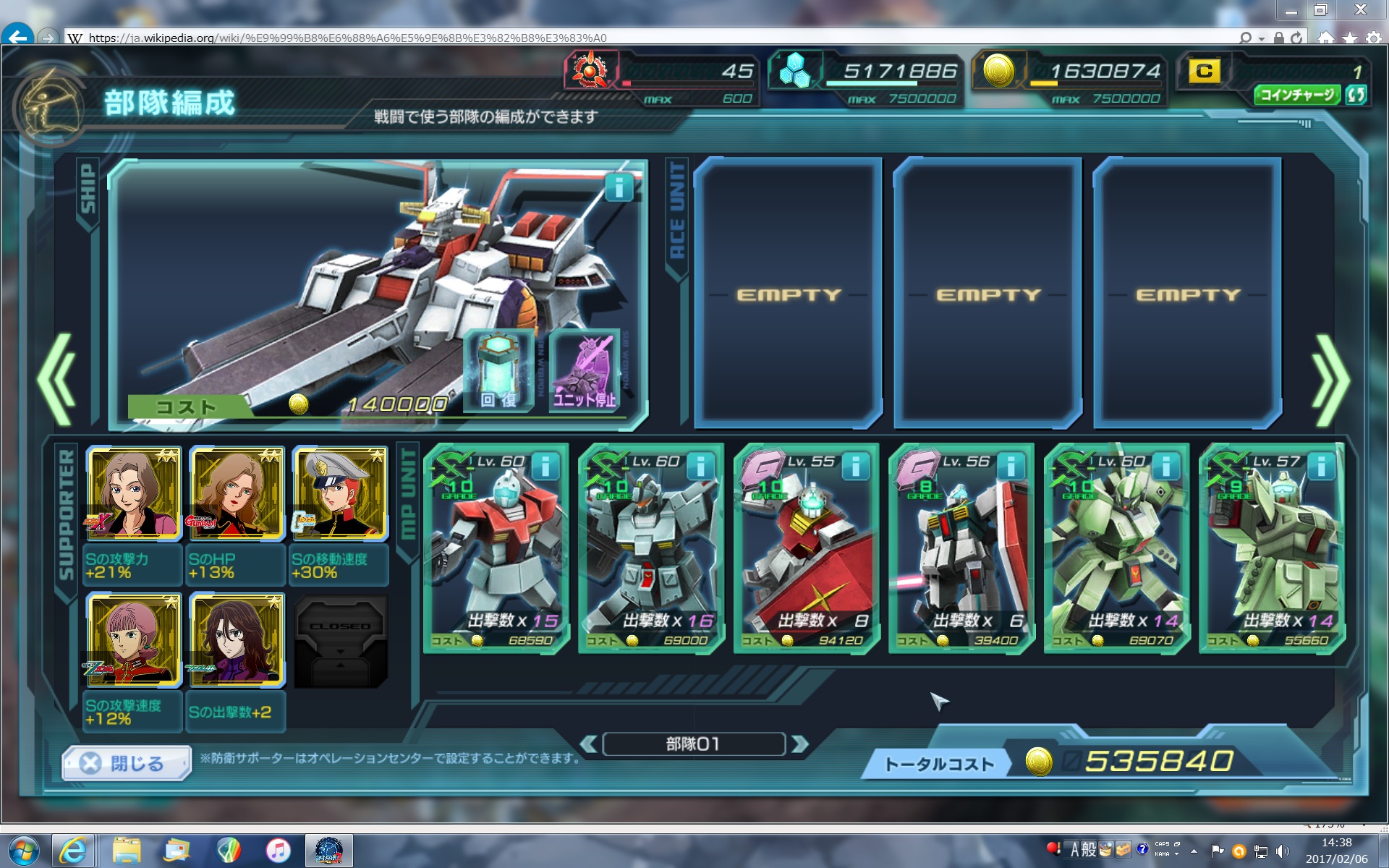
Task: Select the supporter with Sの出撃数+2
Action: click(237, 639)
